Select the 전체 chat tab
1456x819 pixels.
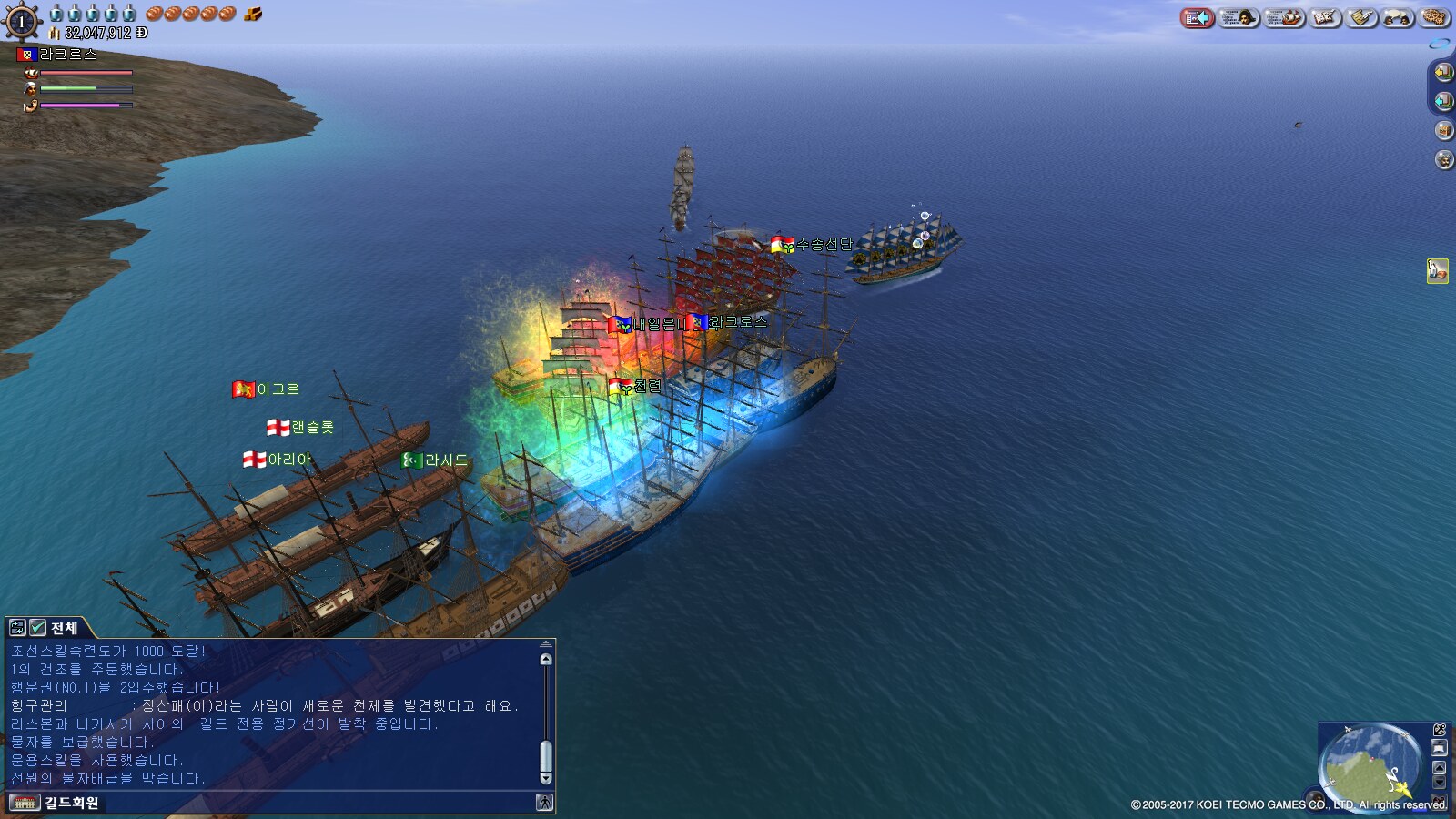point(64,628)
